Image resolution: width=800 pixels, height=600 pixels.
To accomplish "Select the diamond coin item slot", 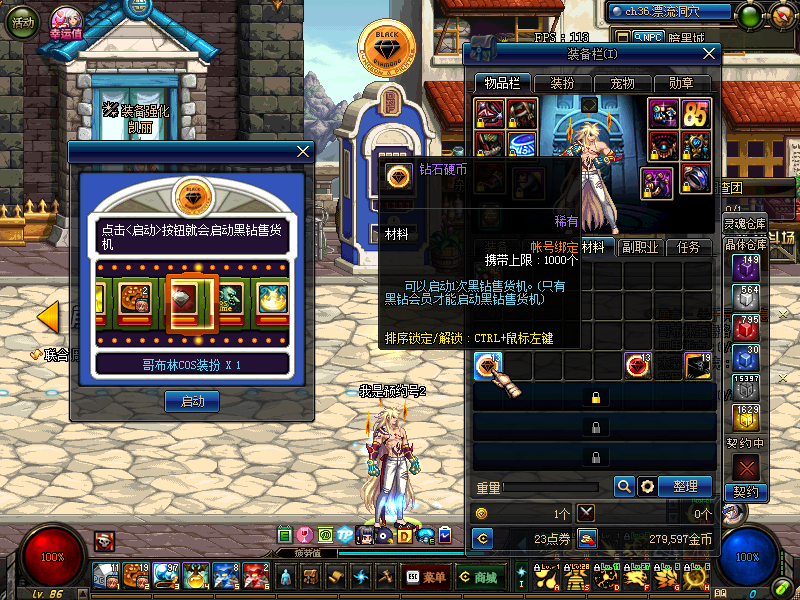I will pyautogui.click(x=488, y=366).
